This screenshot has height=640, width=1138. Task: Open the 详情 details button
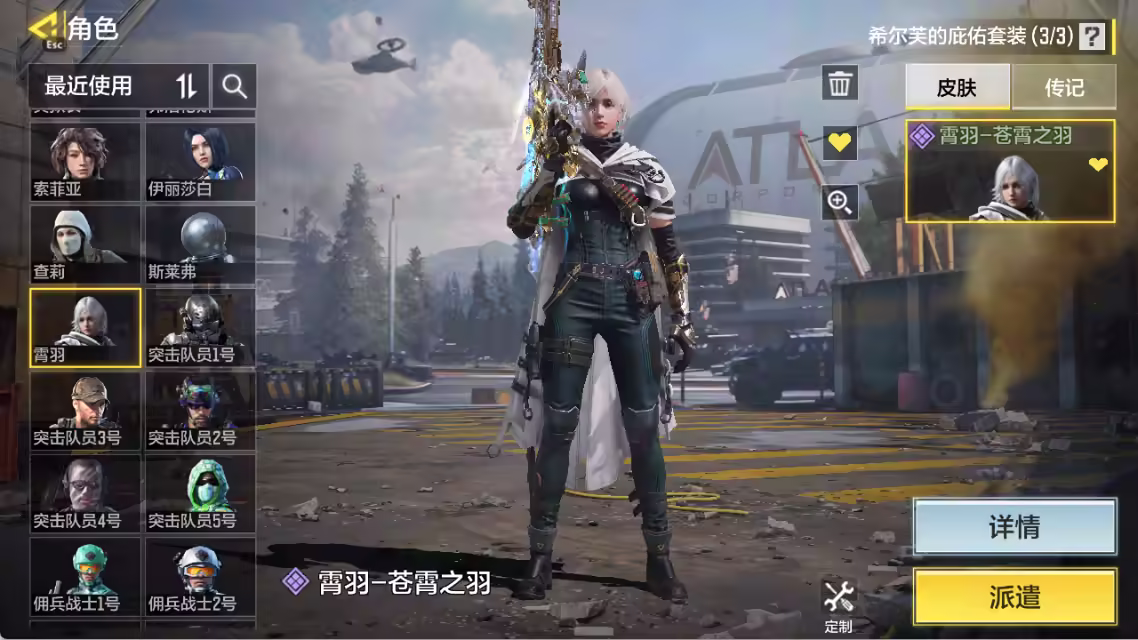click(x=1014, y=527)
